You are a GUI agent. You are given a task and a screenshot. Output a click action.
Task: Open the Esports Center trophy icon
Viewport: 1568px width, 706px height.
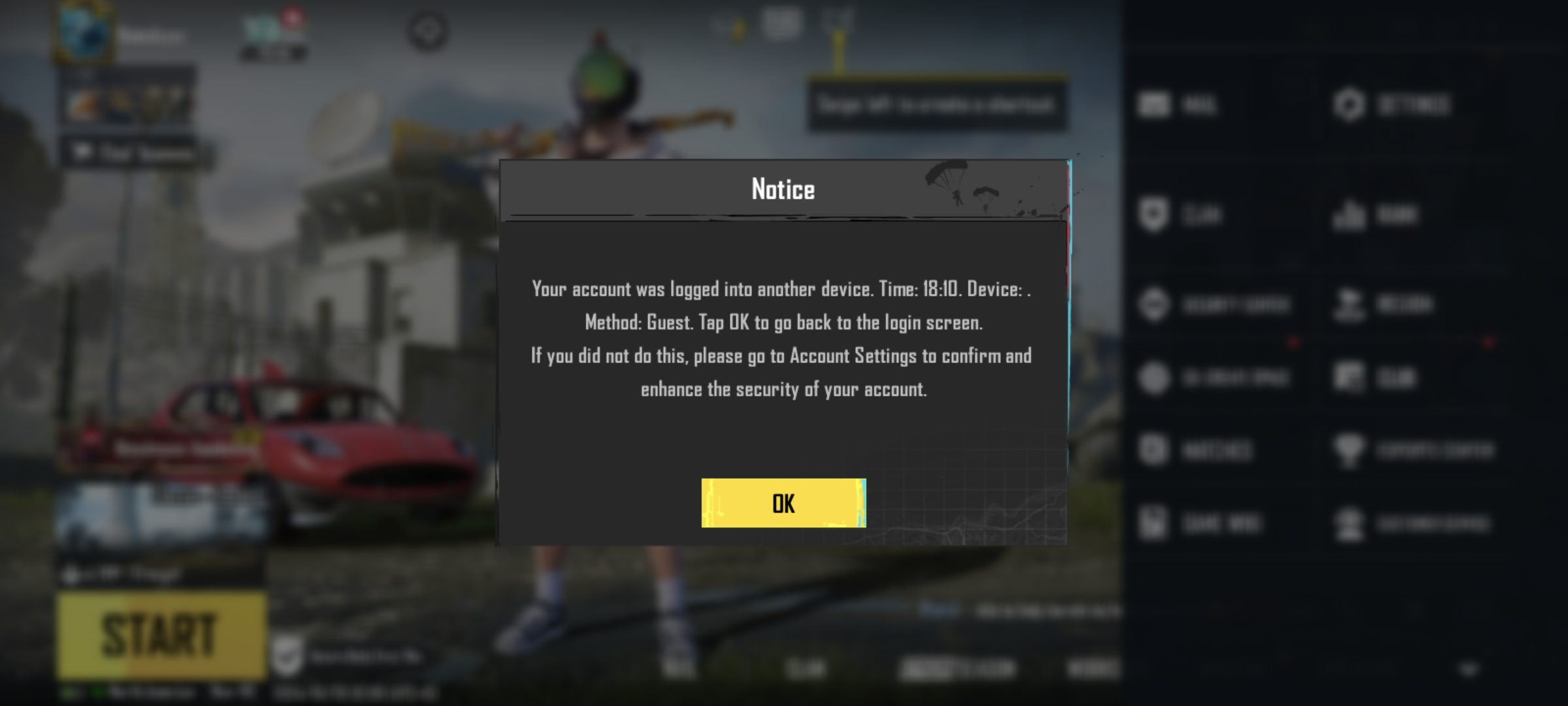1392,451
